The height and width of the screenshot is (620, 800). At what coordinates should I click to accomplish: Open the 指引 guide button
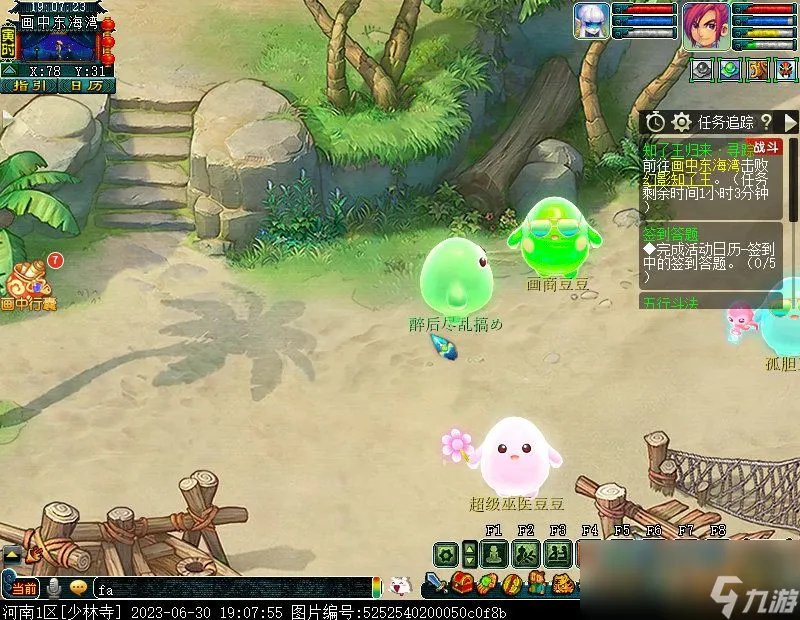coord(30,86)
